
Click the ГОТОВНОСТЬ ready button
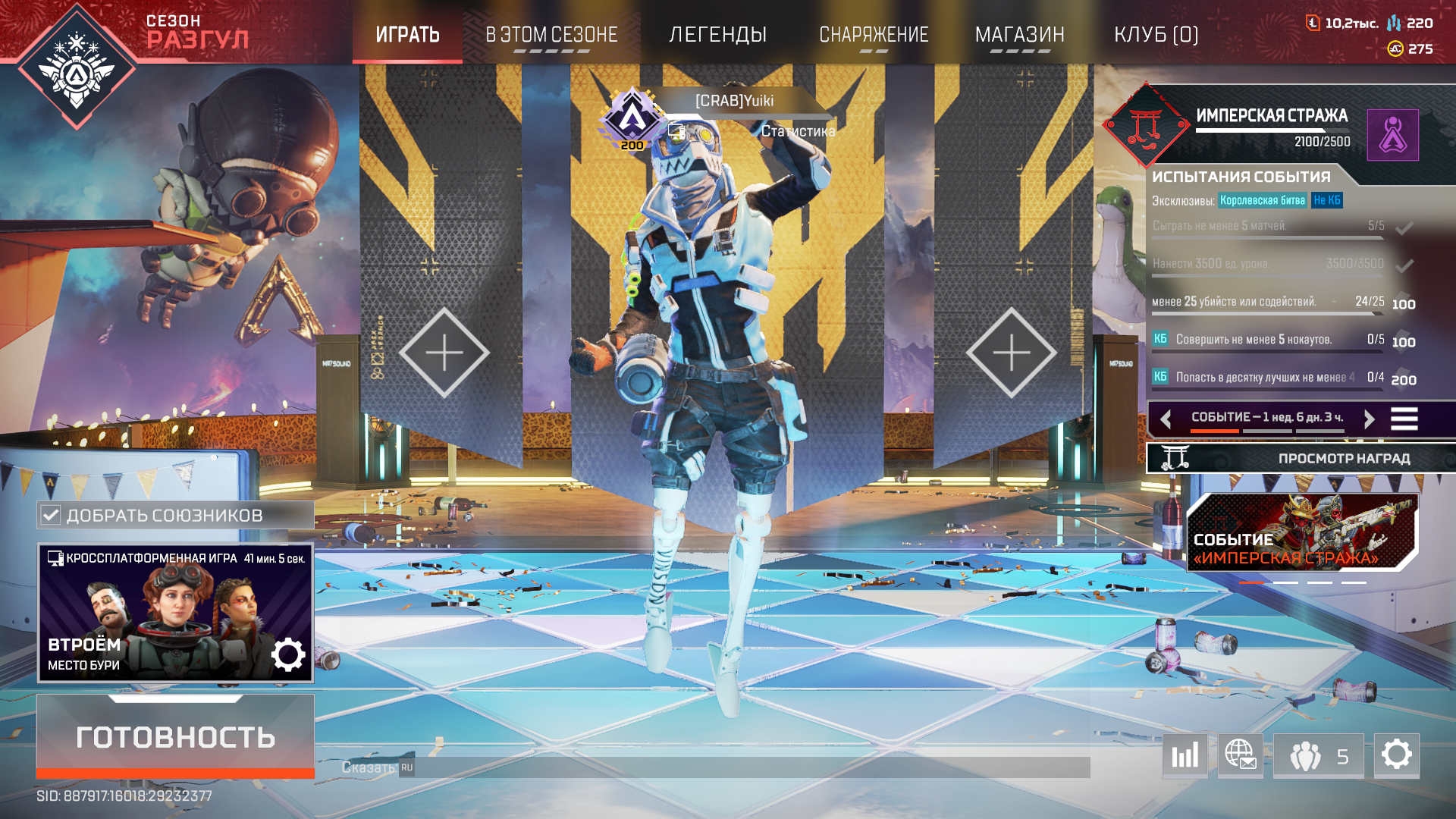(175, 736)
